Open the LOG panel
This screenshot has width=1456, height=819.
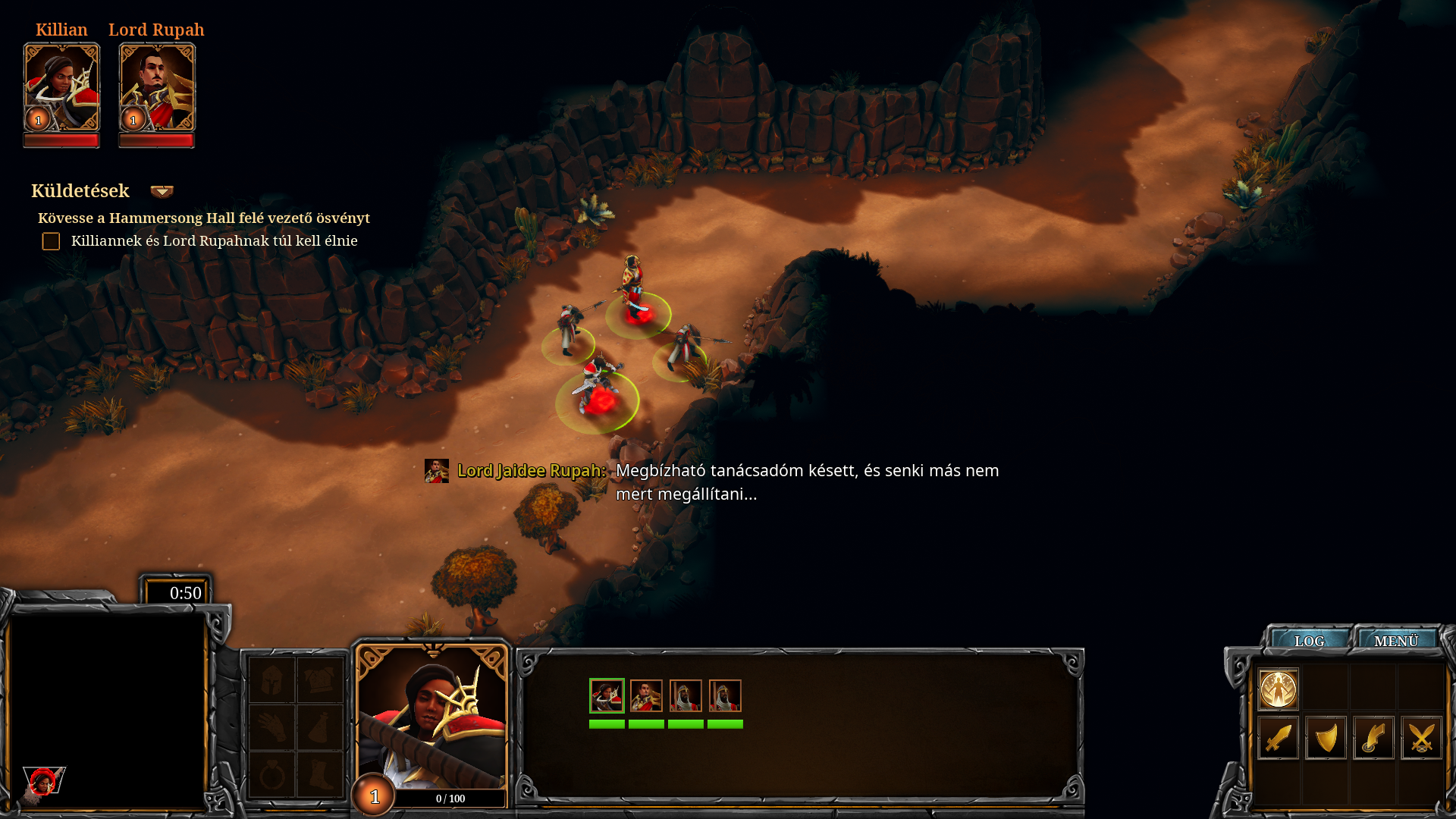(x=1310, y=641)
